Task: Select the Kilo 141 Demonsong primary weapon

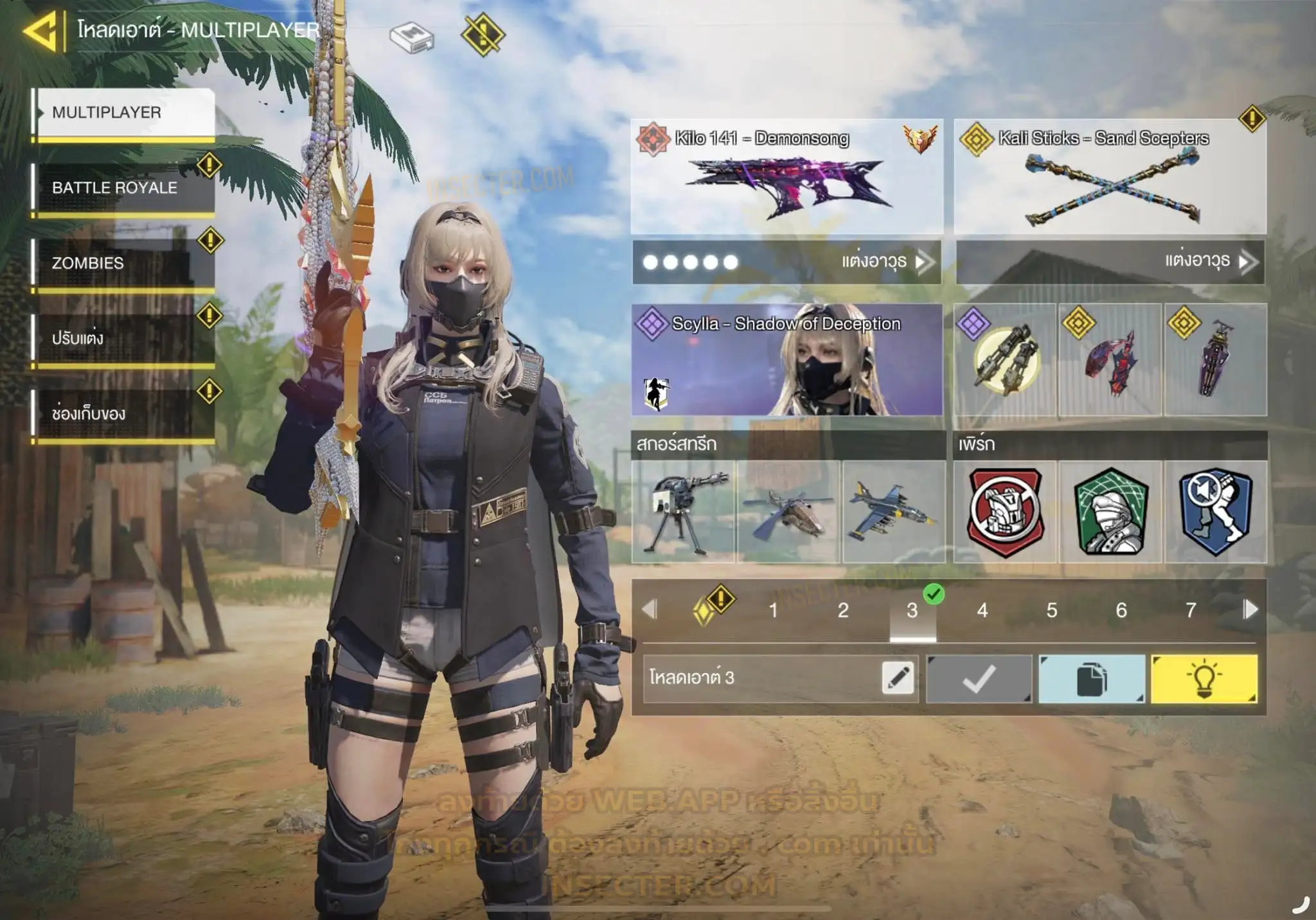Action: (x=787, y=176)
